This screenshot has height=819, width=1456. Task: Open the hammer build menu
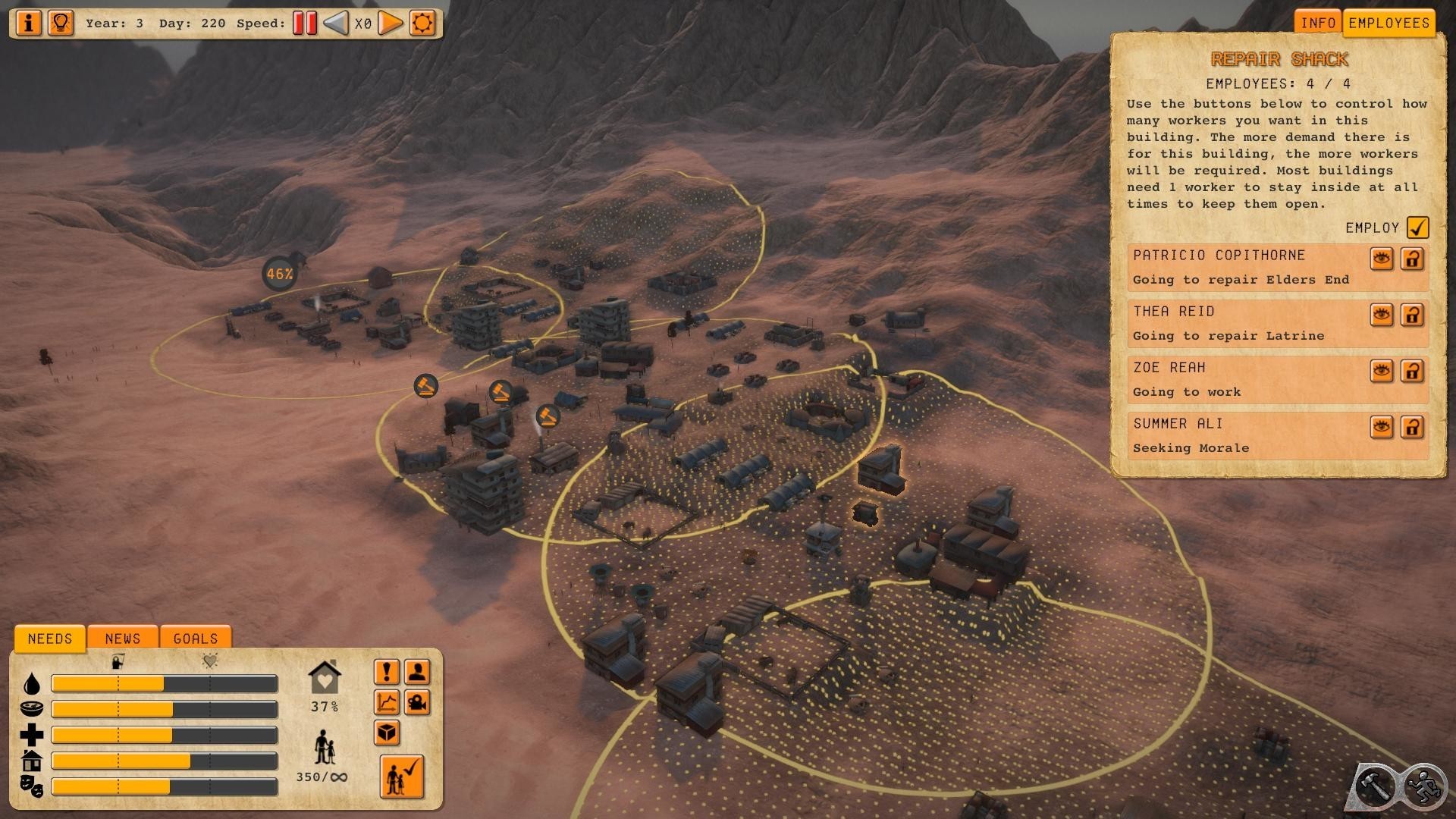point(1374,786)
